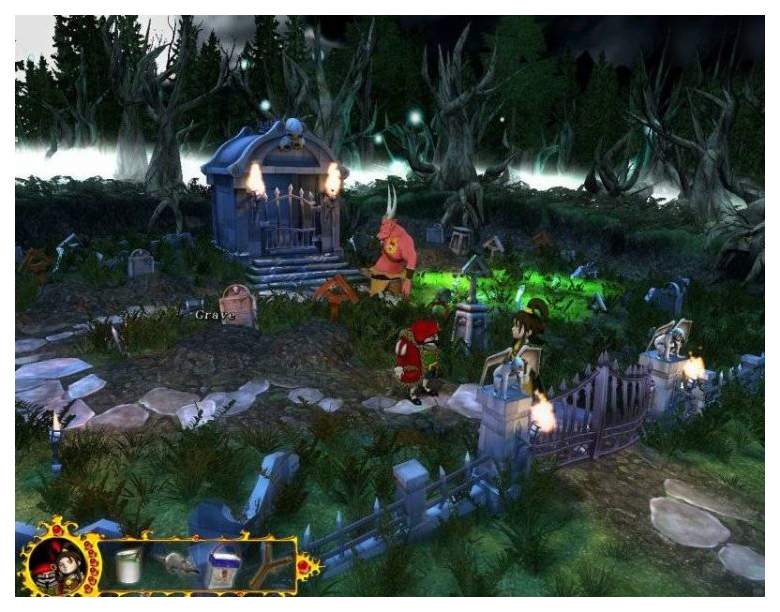The width and height of the screenshot is (780, 612).
Task: Select the white can inventory item
Action: [126, 567]
